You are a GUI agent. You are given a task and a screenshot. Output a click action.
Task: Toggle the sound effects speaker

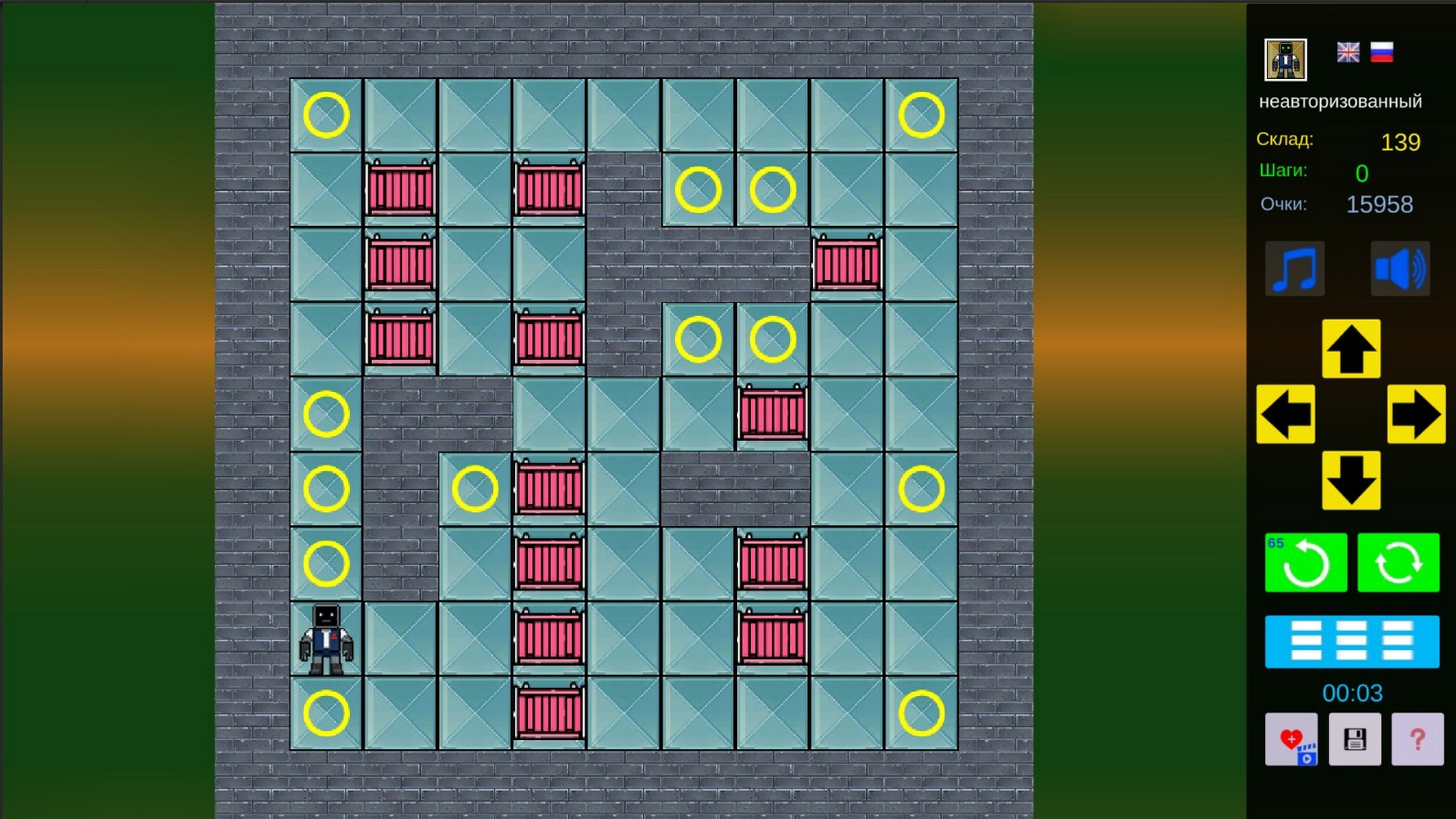click(x=1400, y=268)
